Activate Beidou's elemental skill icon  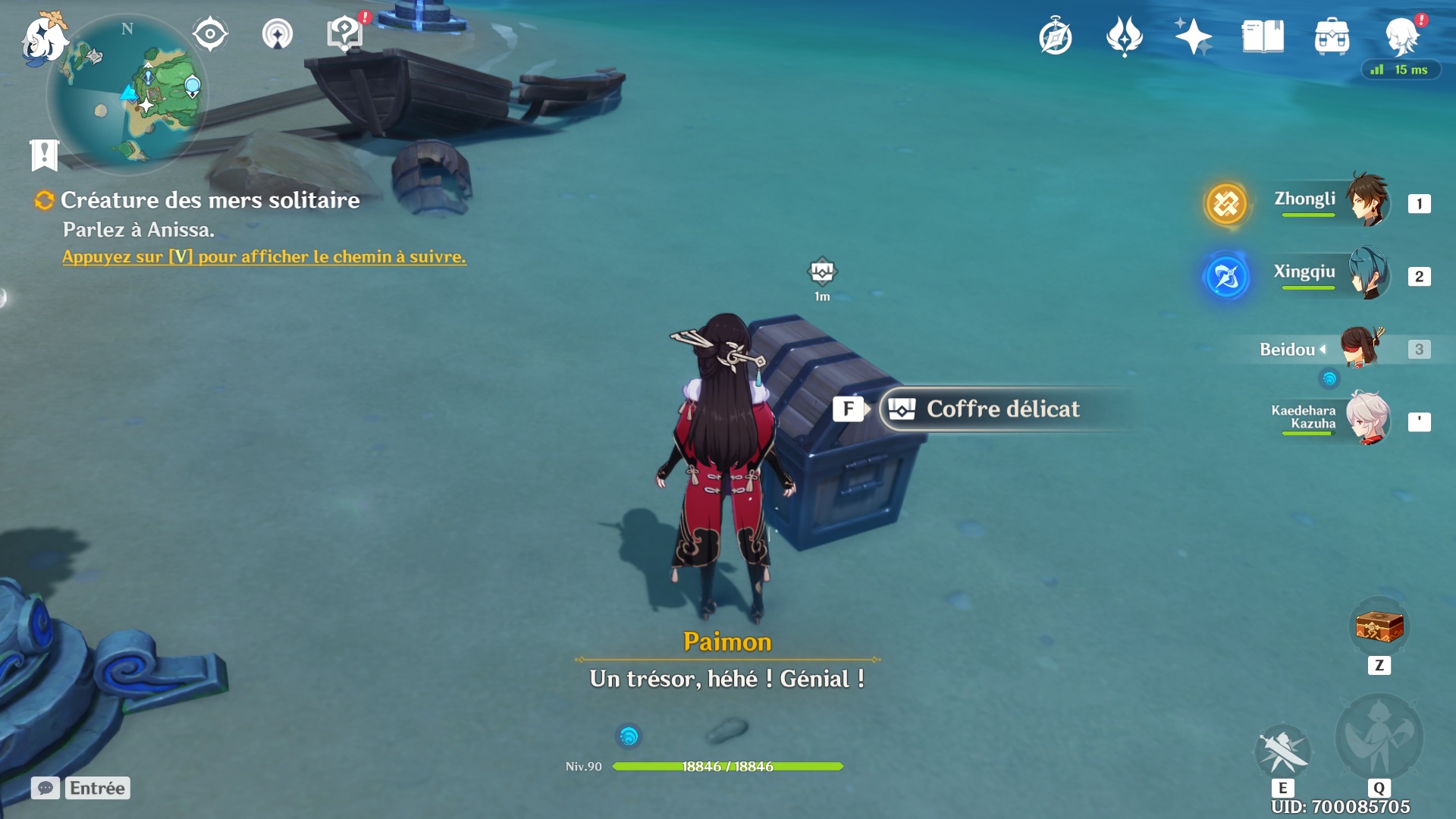point(1282,751)
